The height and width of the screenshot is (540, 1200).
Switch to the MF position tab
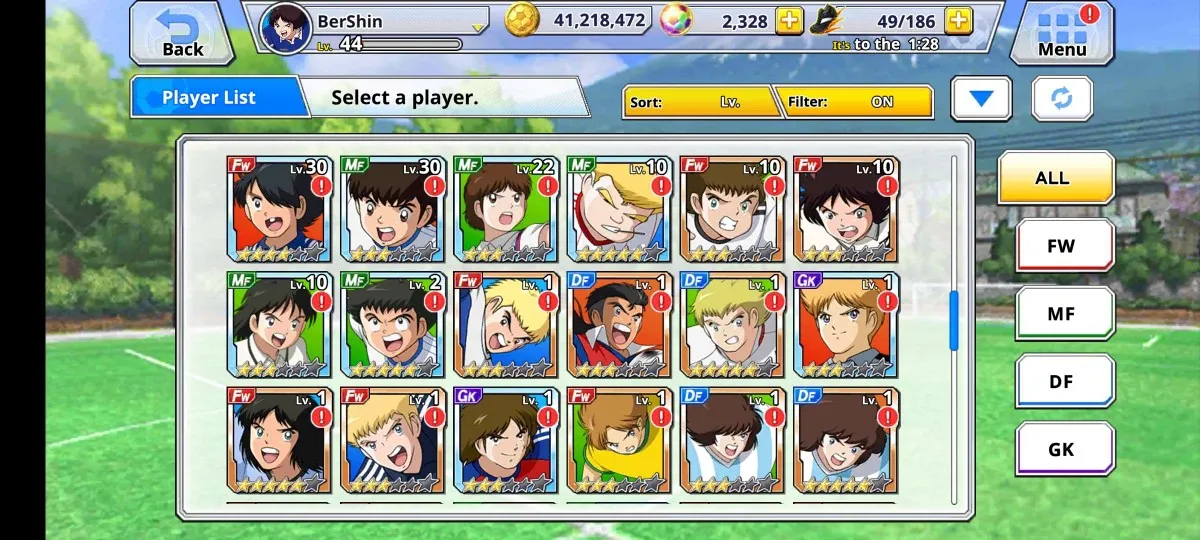pyautogui.click(x=1064, y=313)
